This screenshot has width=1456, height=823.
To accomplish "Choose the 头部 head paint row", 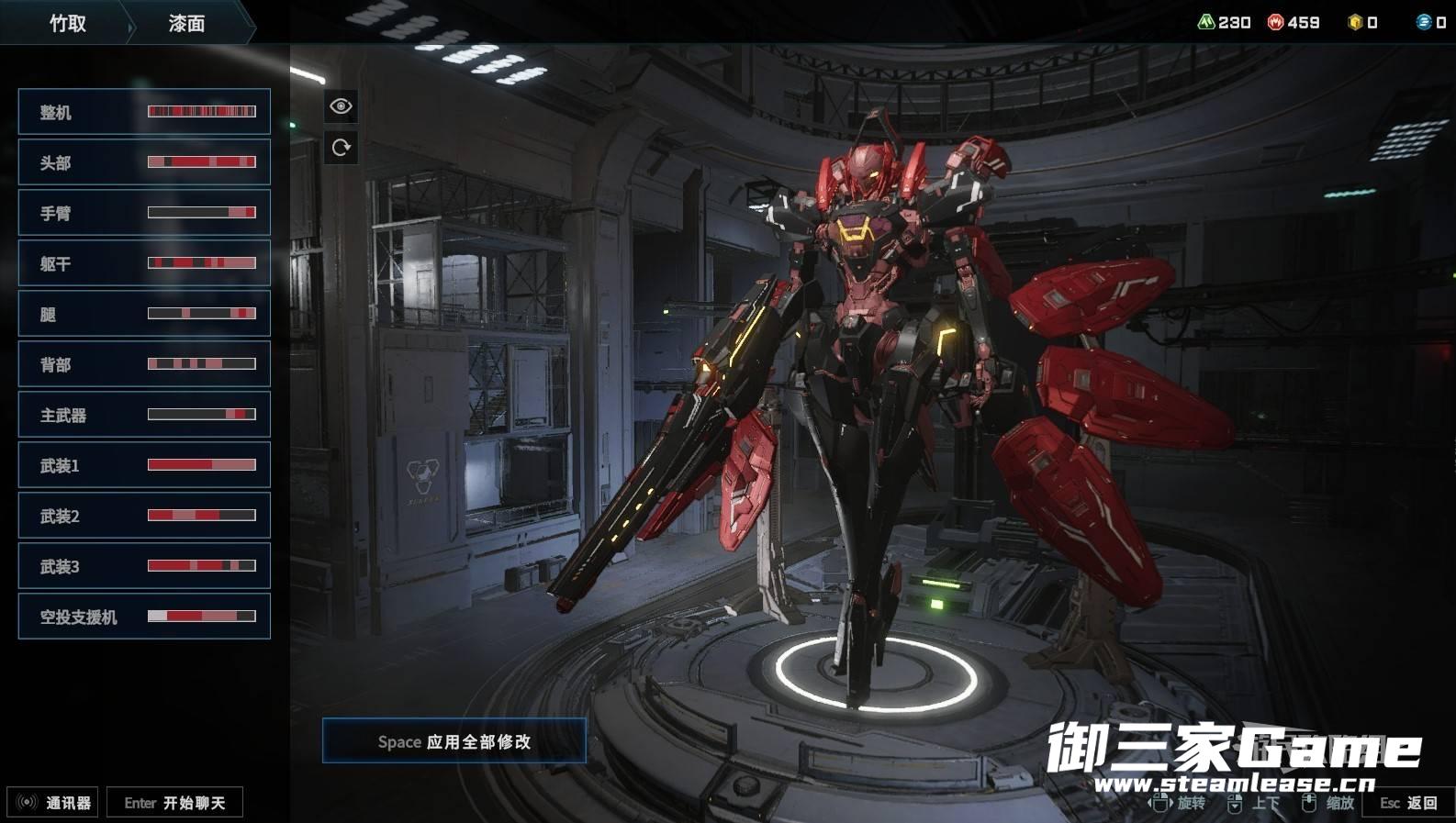I will pyautogui.click(x=144, y=162).
